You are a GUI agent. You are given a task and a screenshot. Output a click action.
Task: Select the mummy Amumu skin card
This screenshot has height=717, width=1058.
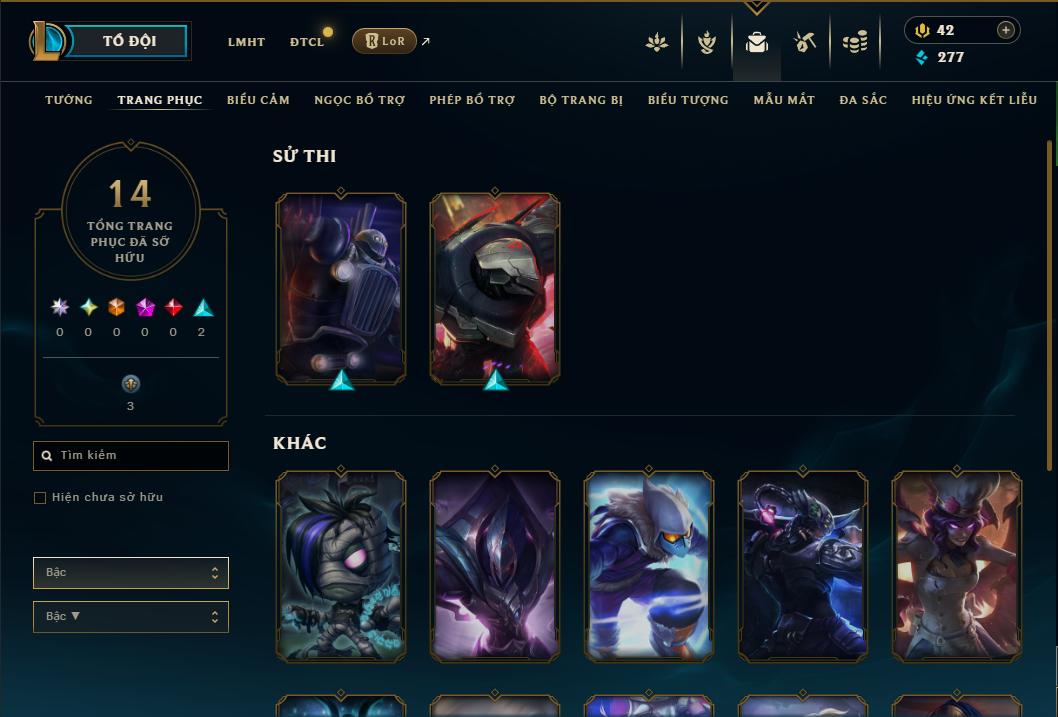tap(341, 567)
